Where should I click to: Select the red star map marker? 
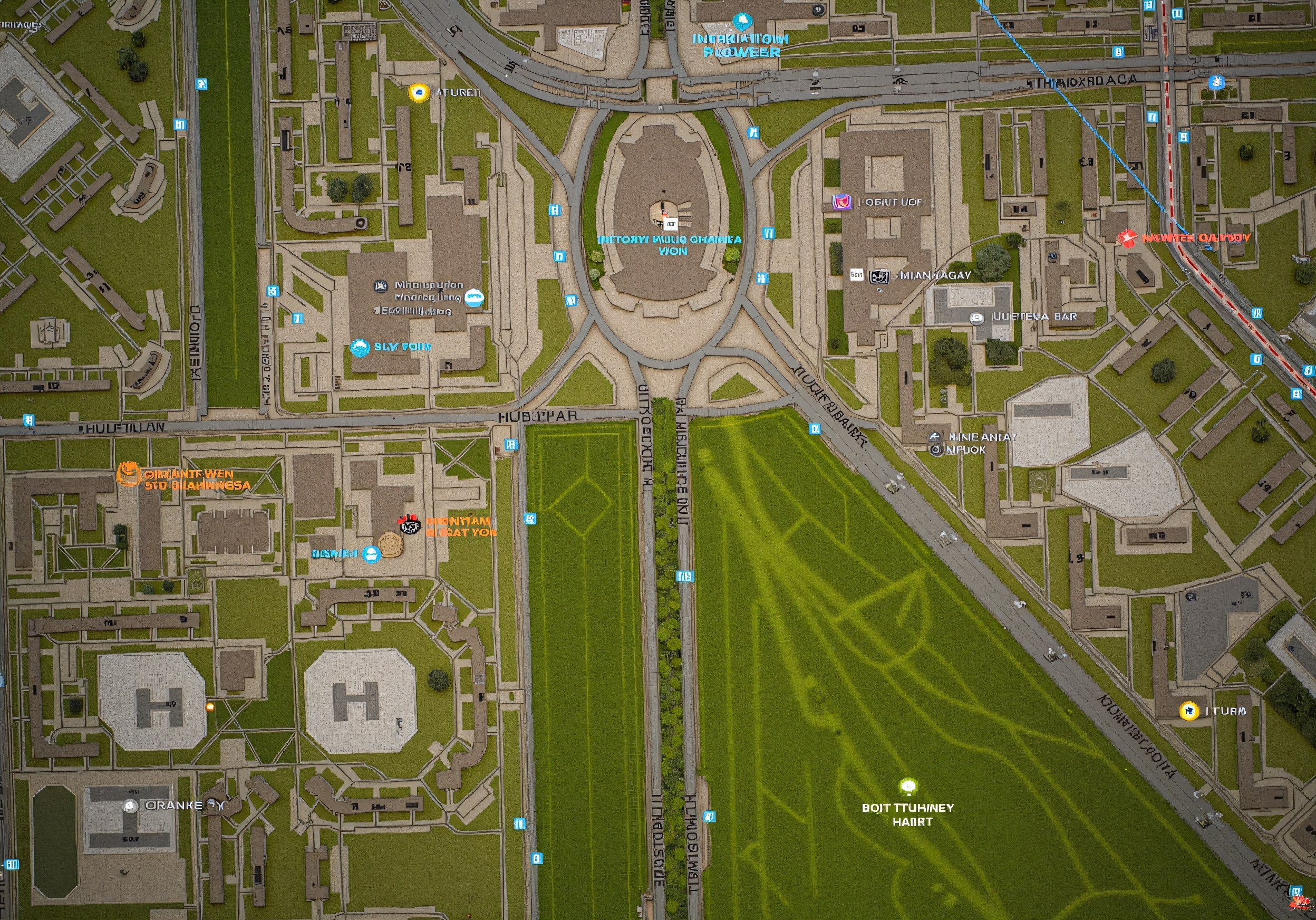pyautogui.click(x=1127, y=237)
